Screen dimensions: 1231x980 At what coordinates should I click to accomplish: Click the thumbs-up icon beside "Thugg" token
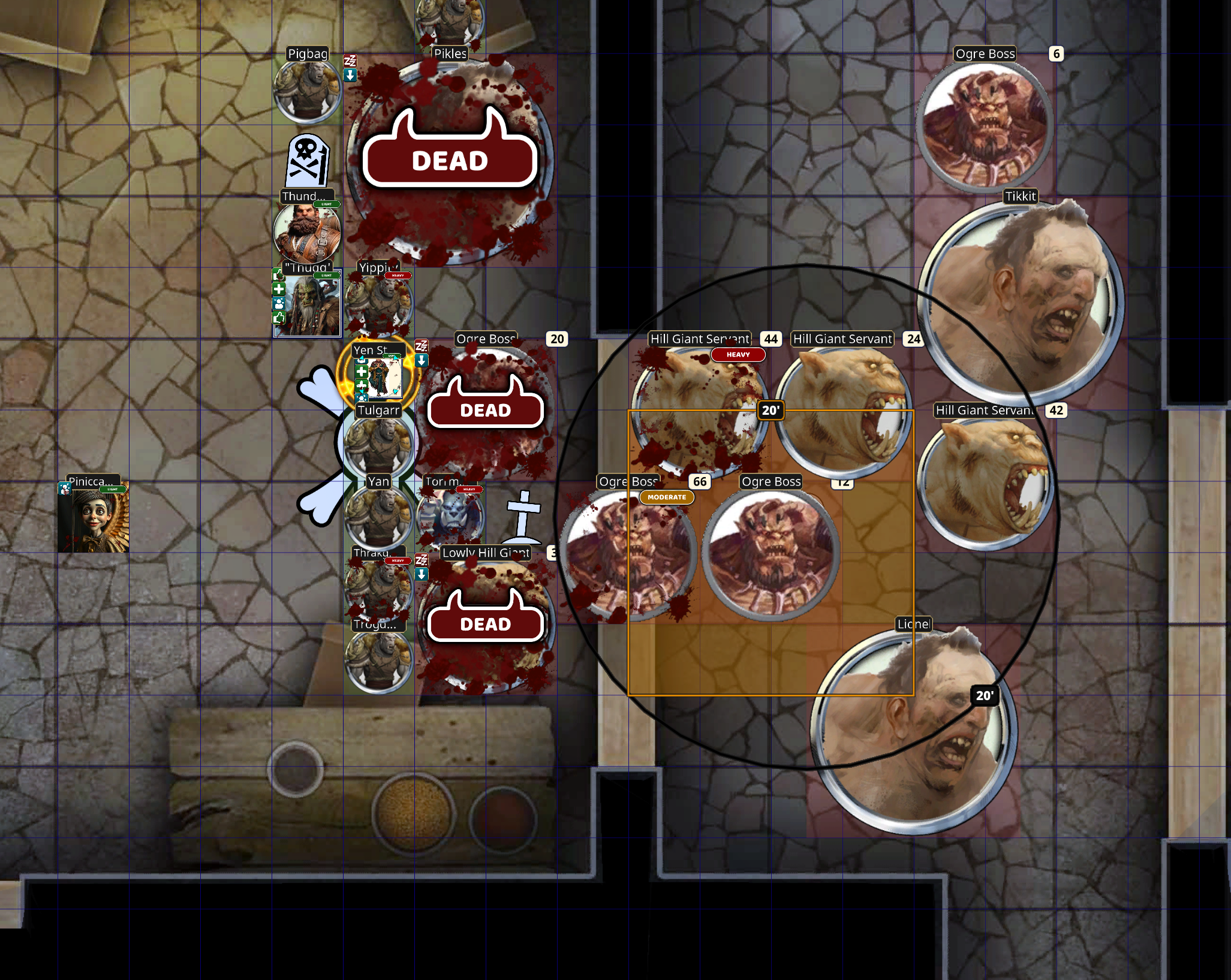[x=278, y=318]
